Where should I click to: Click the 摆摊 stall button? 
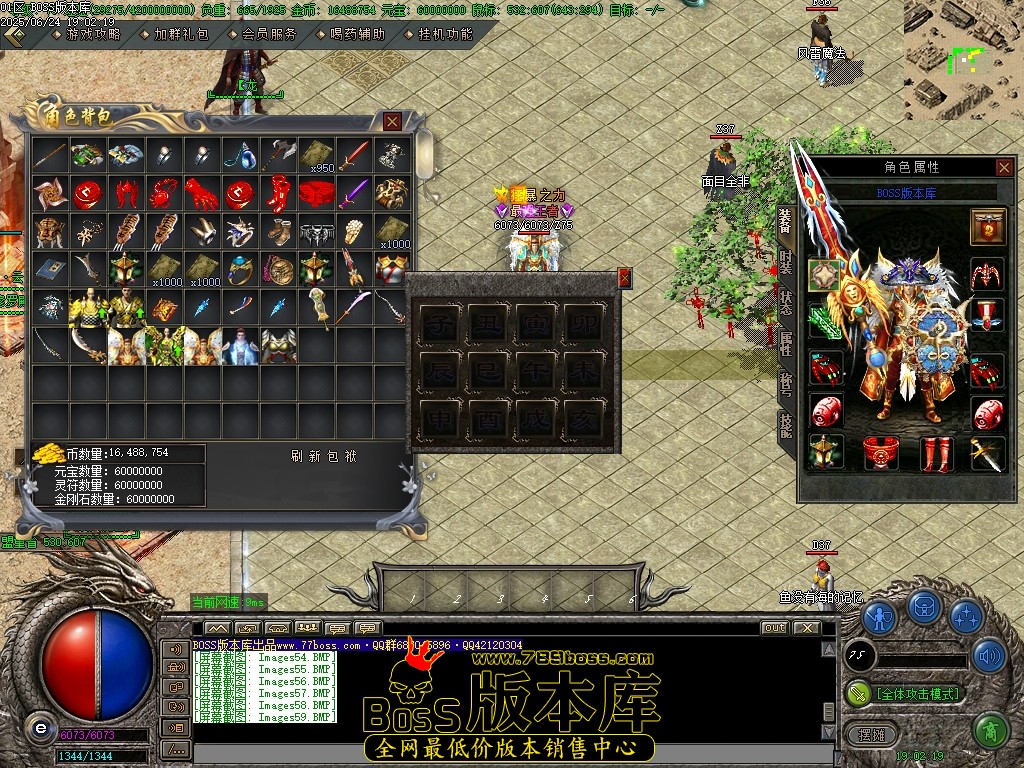[x=865, y=735]
